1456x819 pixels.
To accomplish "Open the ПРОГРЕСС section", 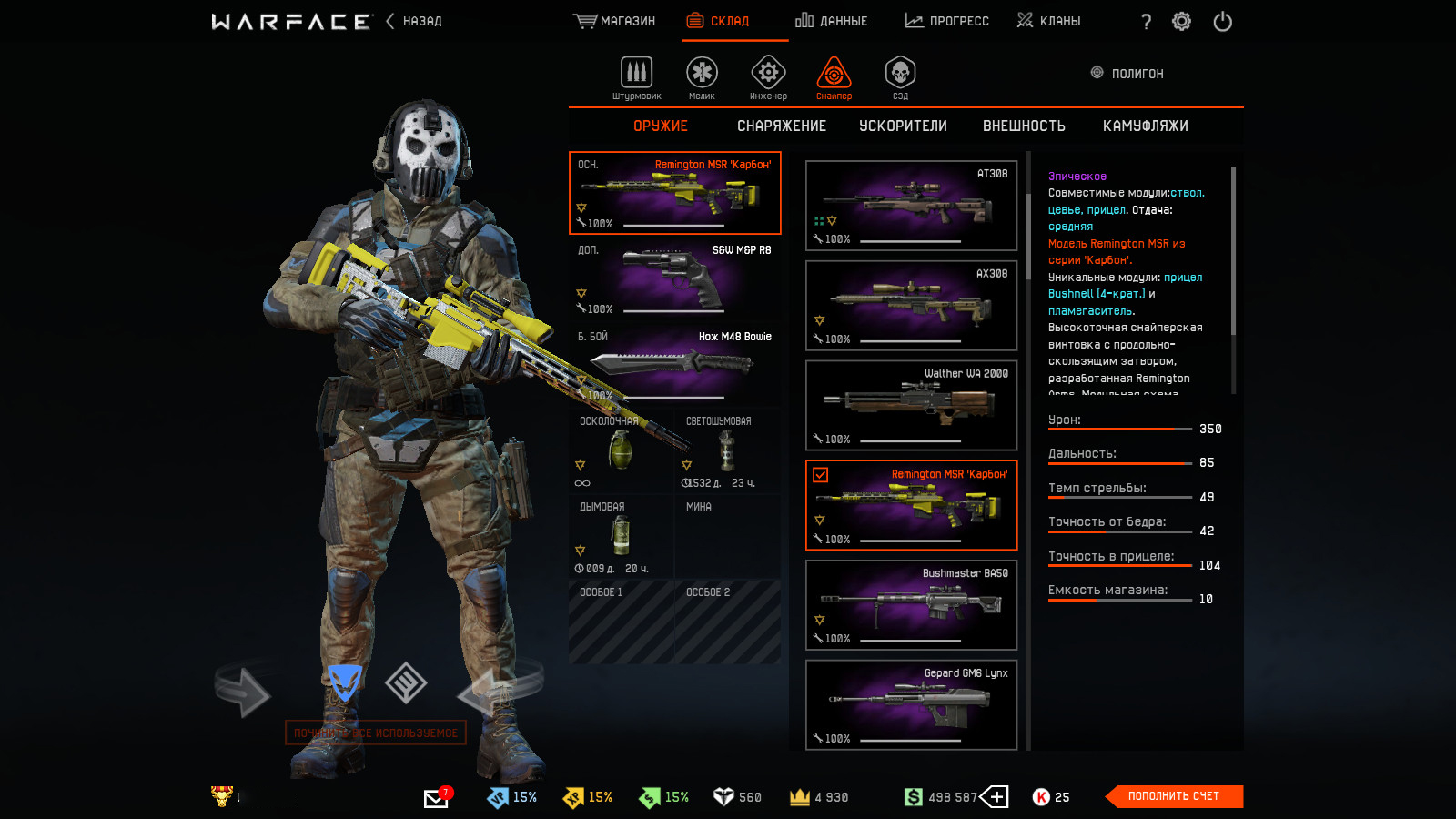I will (x=947, y=21).
